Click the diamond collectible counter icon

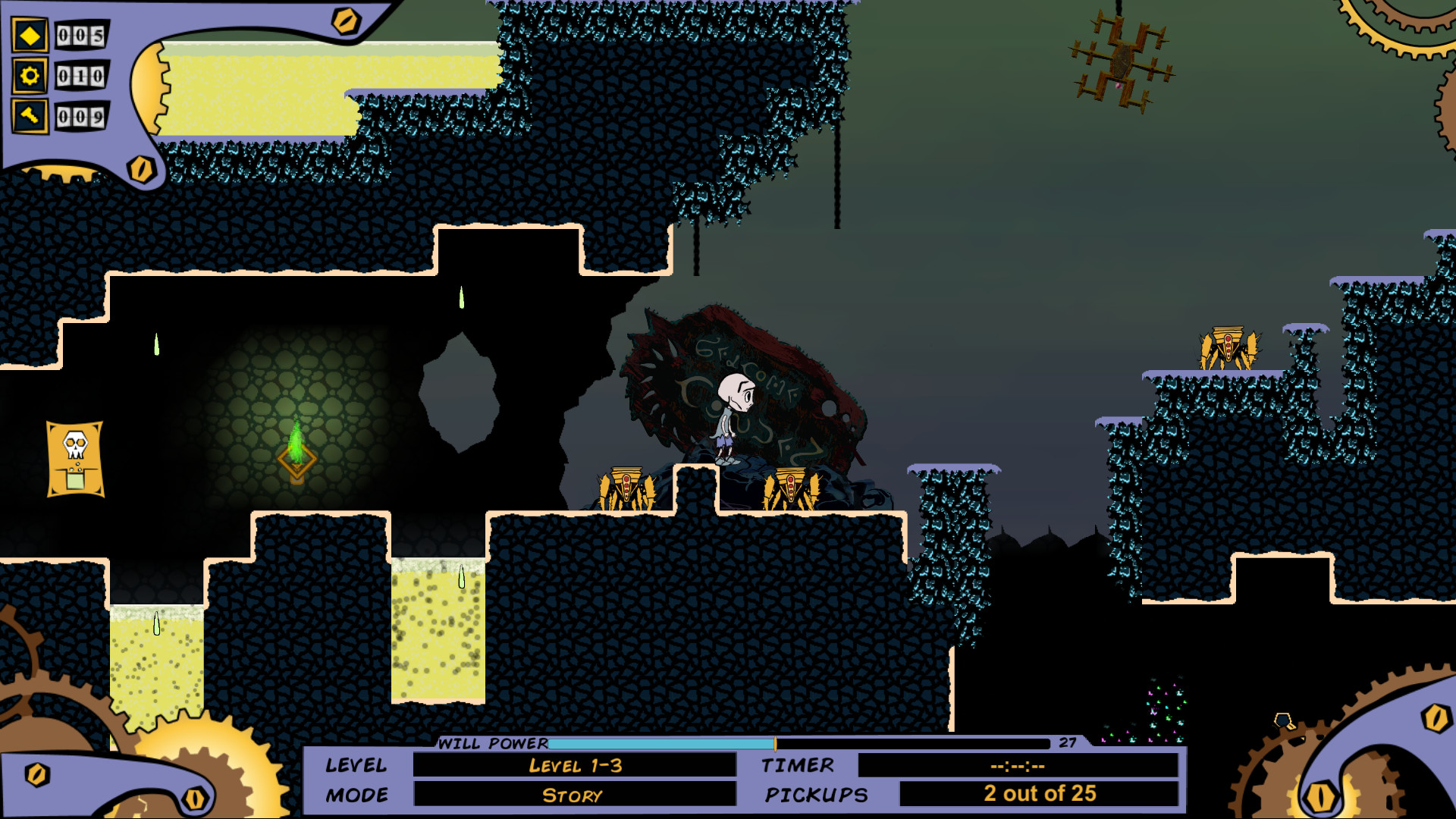click(29, 35)
